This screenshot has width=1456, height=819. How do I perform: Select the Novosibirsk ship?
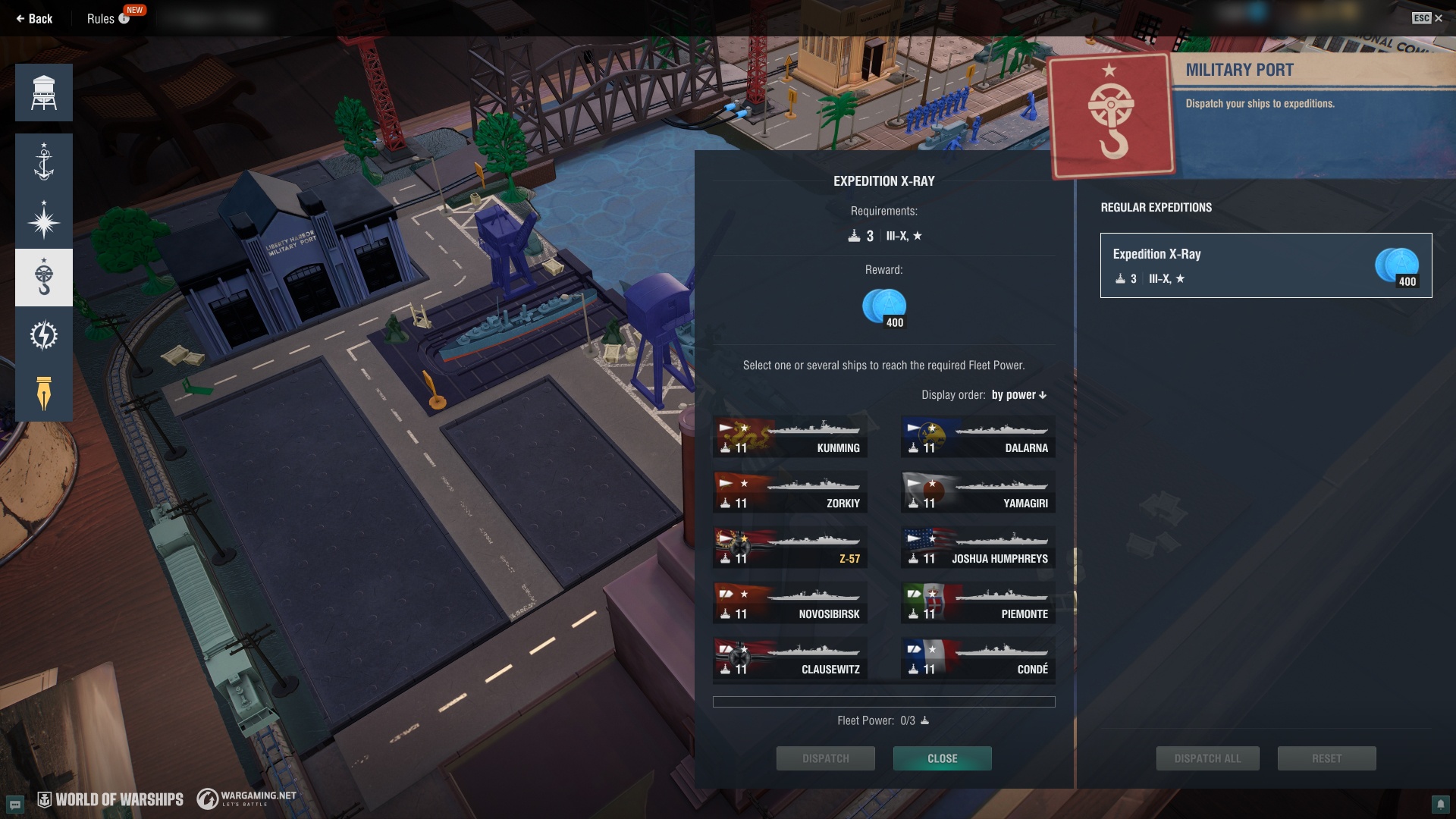click(x=789, y=604)
